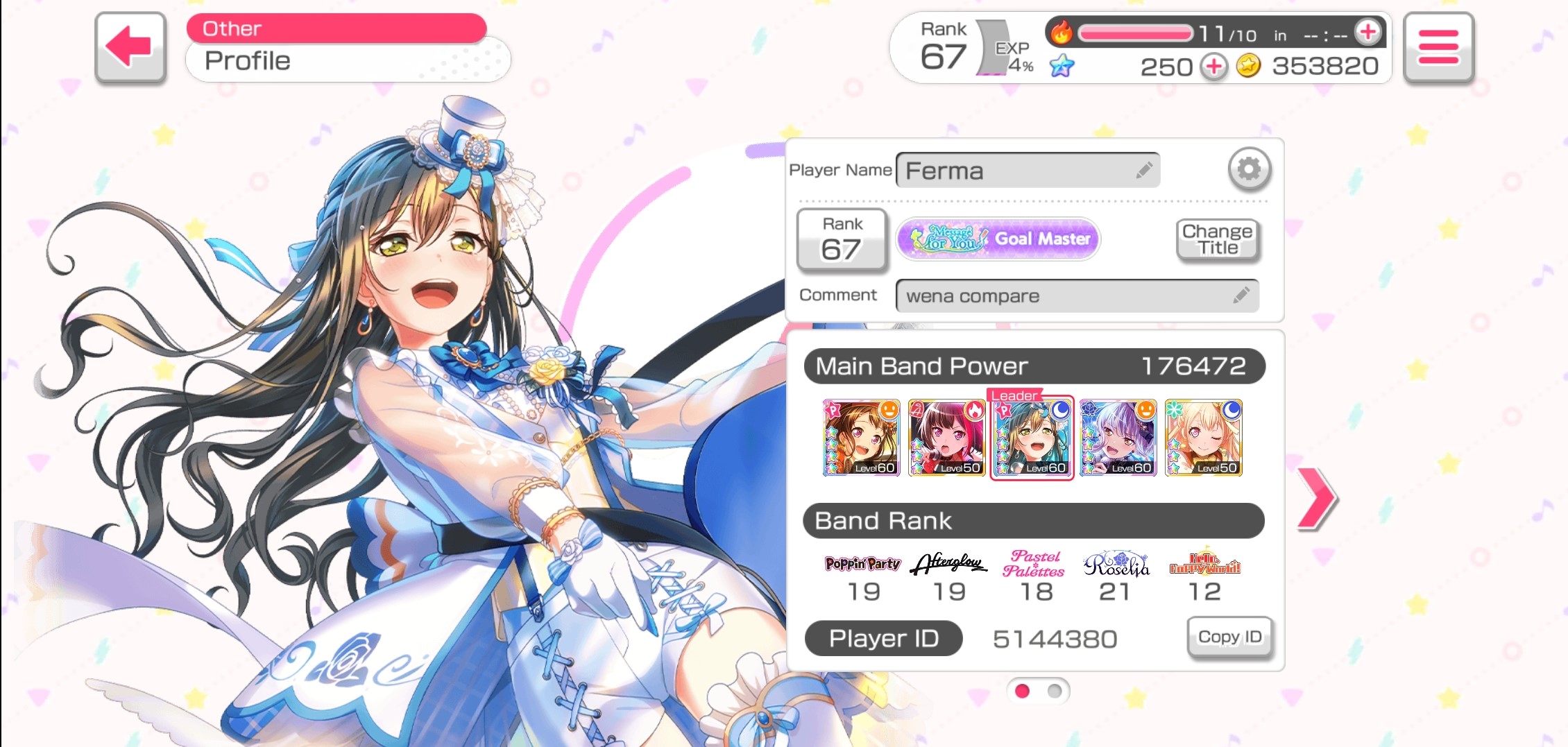Select the blonde winking member card
1568x747 pixels.
click(1203, 438)
